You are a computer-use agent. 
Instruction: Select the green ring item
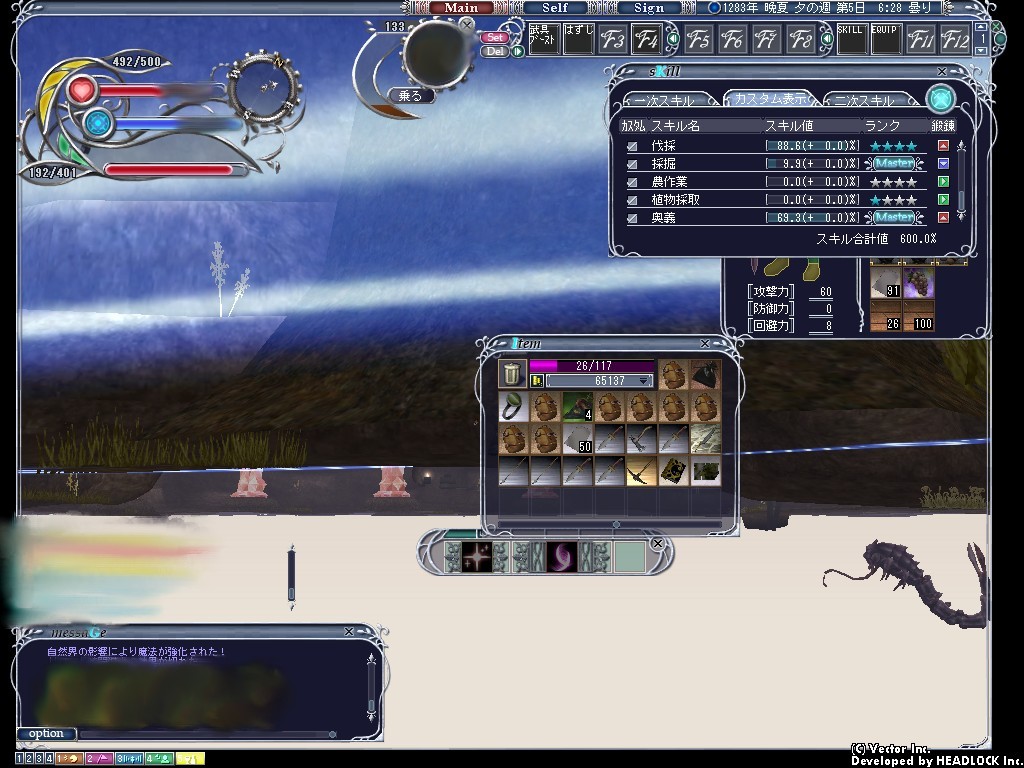tap(512, 406)
